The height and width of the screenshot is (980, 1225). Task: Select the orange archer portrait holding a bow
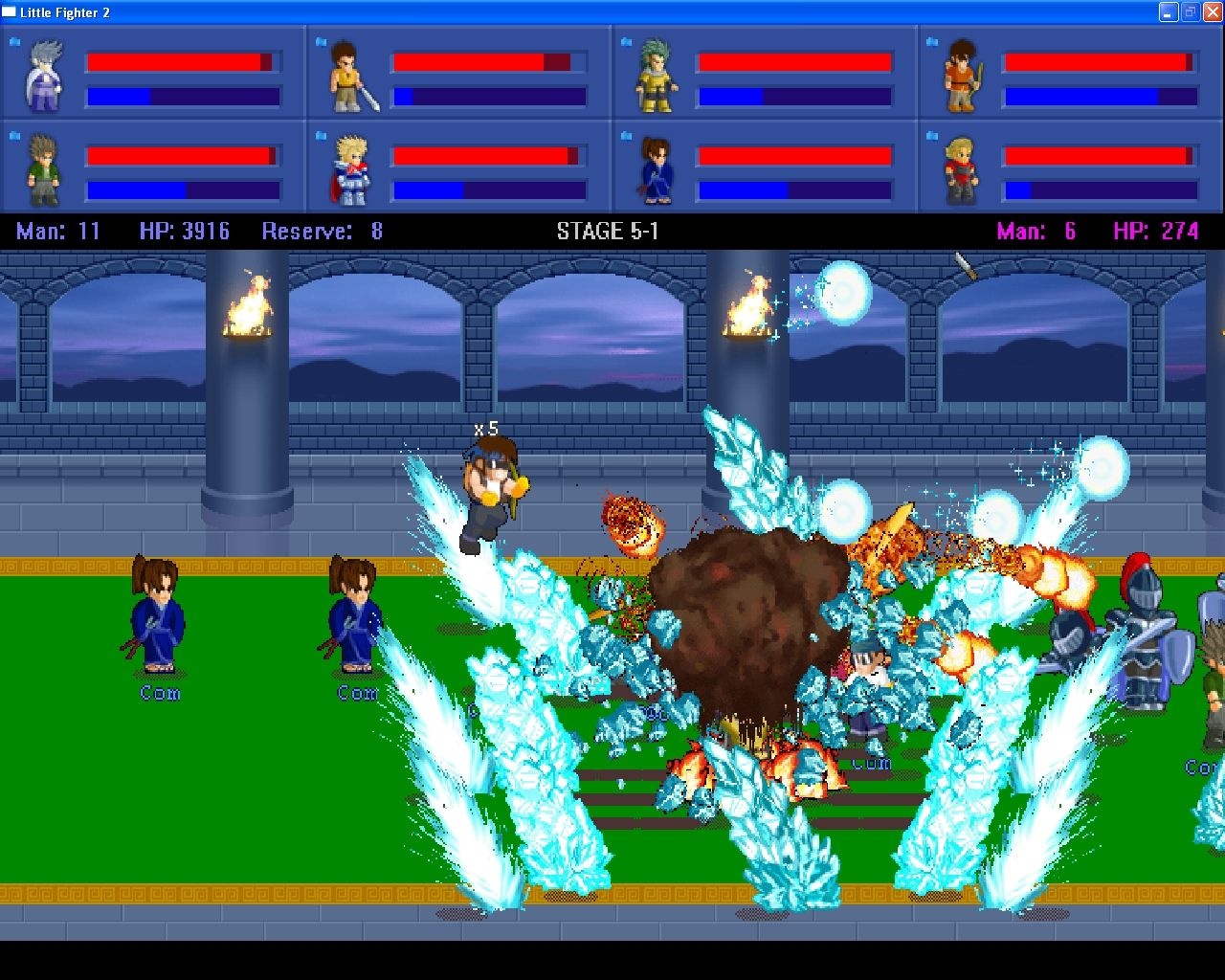[961, 77]
